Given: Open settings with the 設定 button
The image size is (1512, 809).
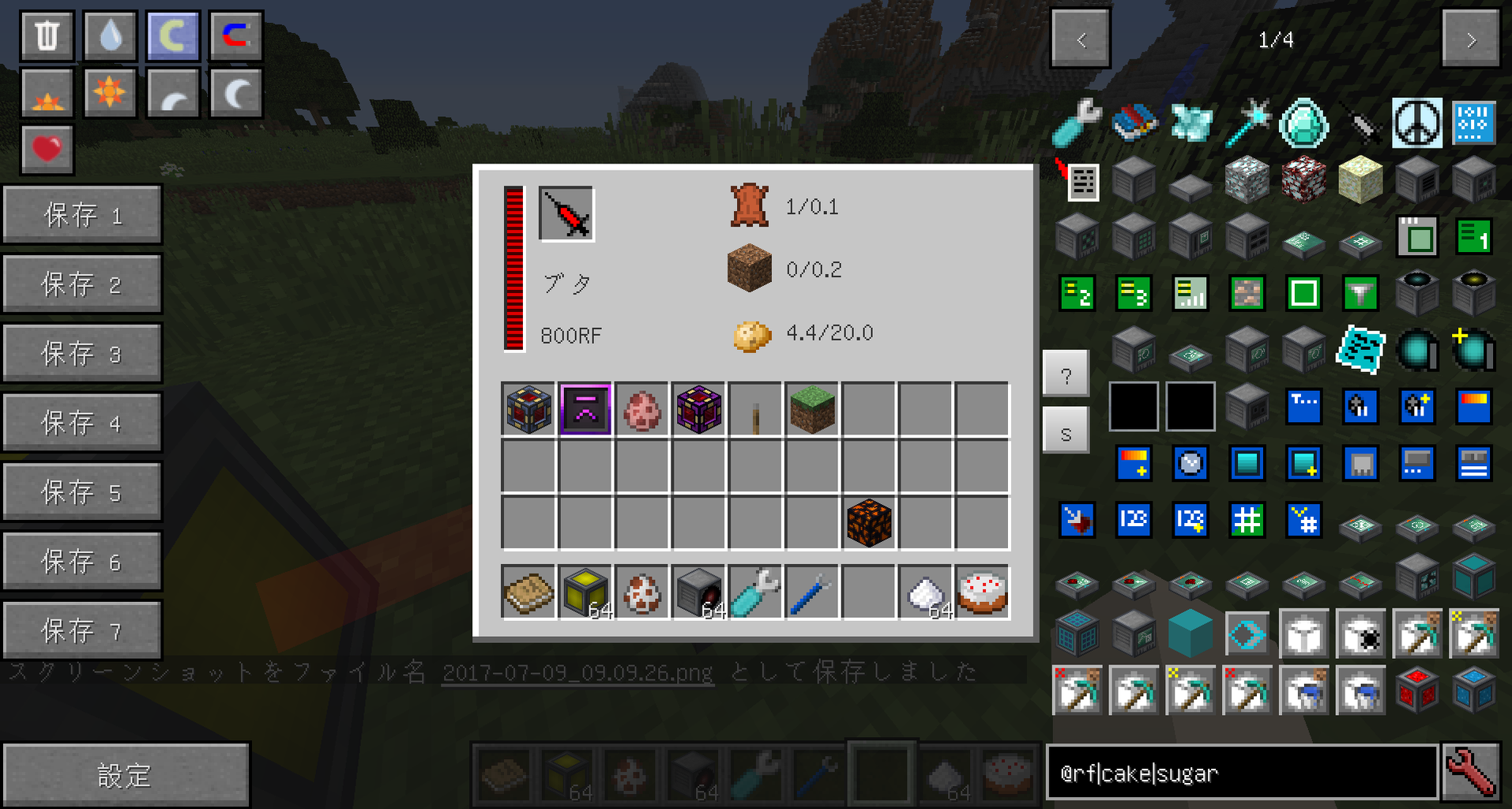Looking at the screenshot, I should (x=126, y=773).
